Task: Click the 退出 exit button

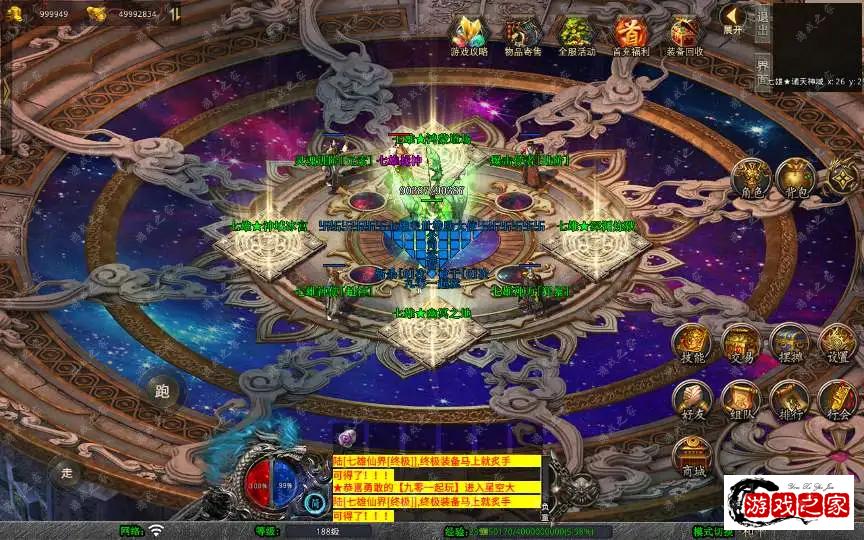Action: (x=763, y=21)
